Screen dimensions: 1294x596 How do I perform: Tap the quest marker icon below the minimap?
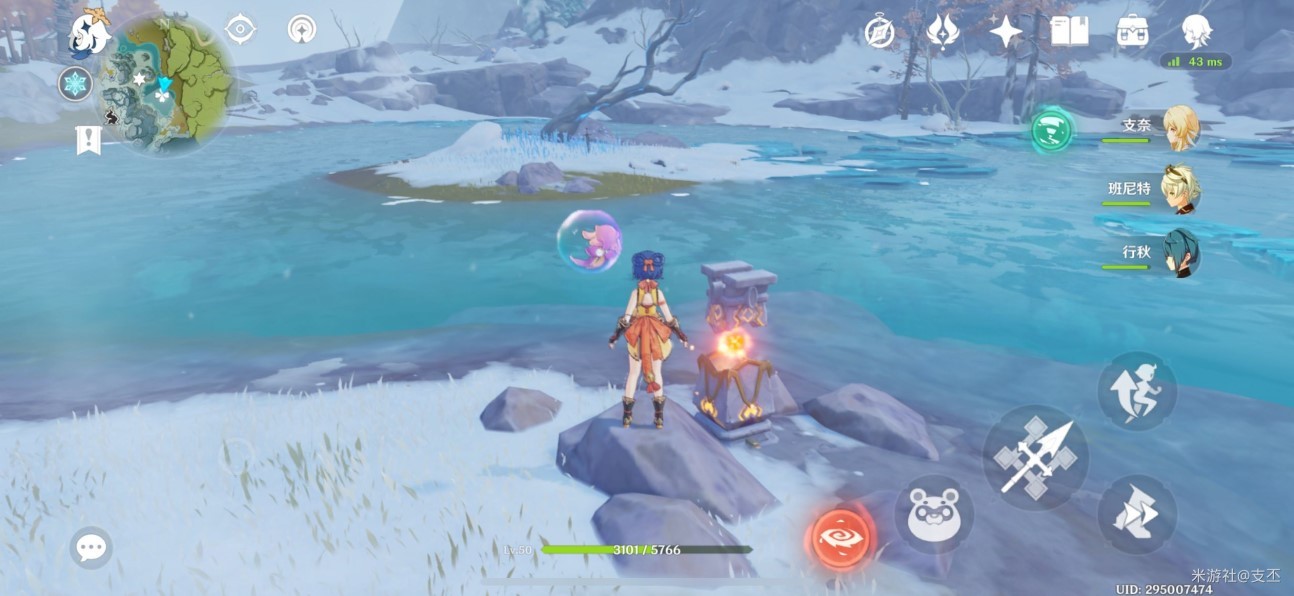coord(88,140)
